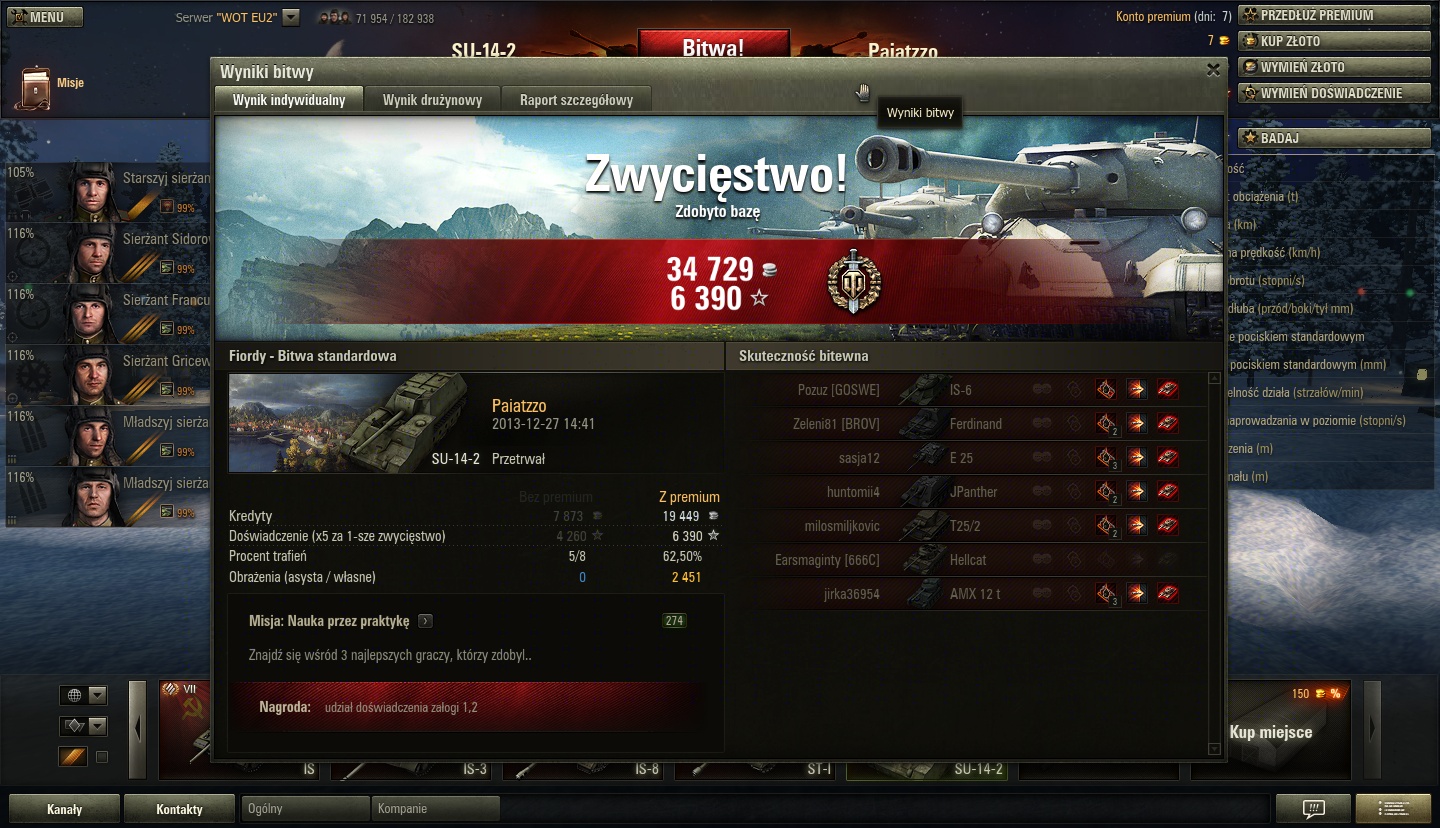Open the server selection dropdown arrow

[x=291, y=17]
